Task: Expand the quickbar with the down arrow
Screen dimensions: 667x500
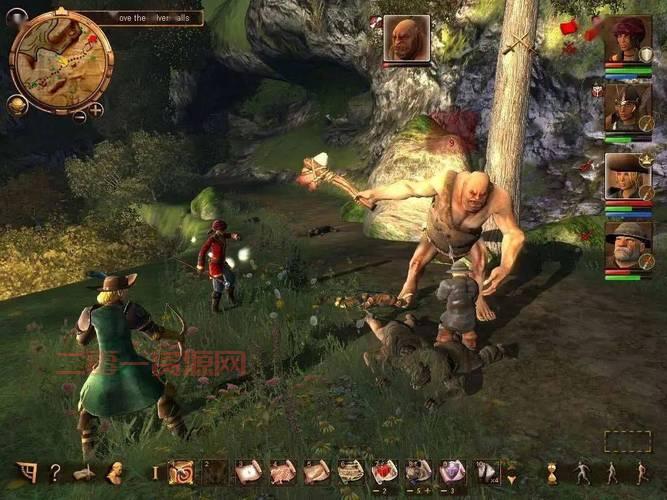Action: 512,473
